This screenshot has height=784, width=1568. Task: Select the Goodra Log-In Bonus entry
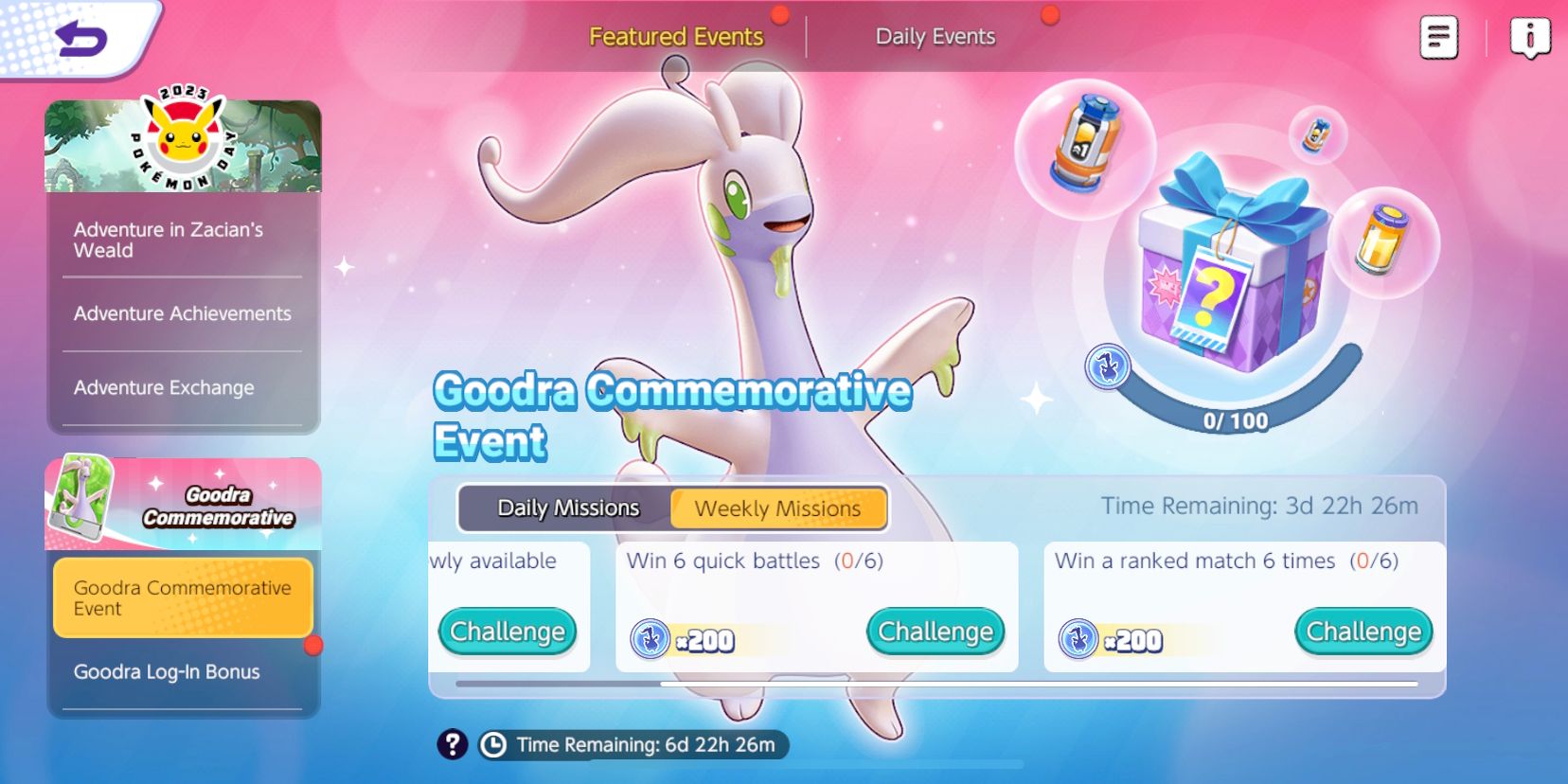[168, 671]
